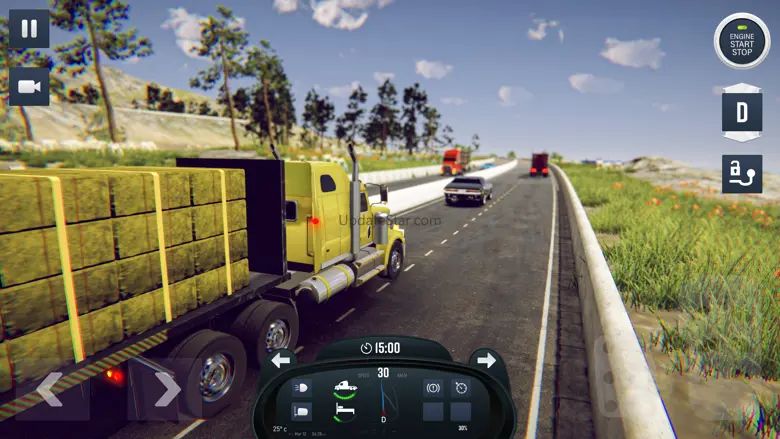Screen dimensions: 780x439
Task: Steer right with the chevron arrow
Action: pyautogui.click(x=166, y=388)
